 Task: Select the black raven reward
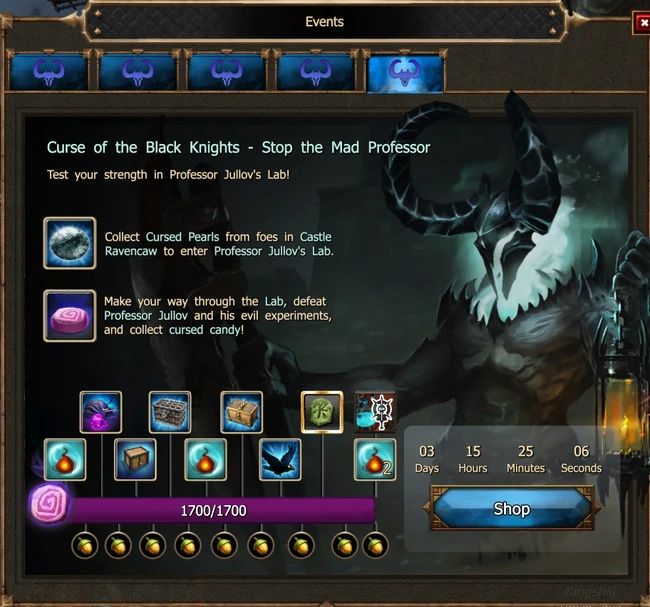click(281, 459)
